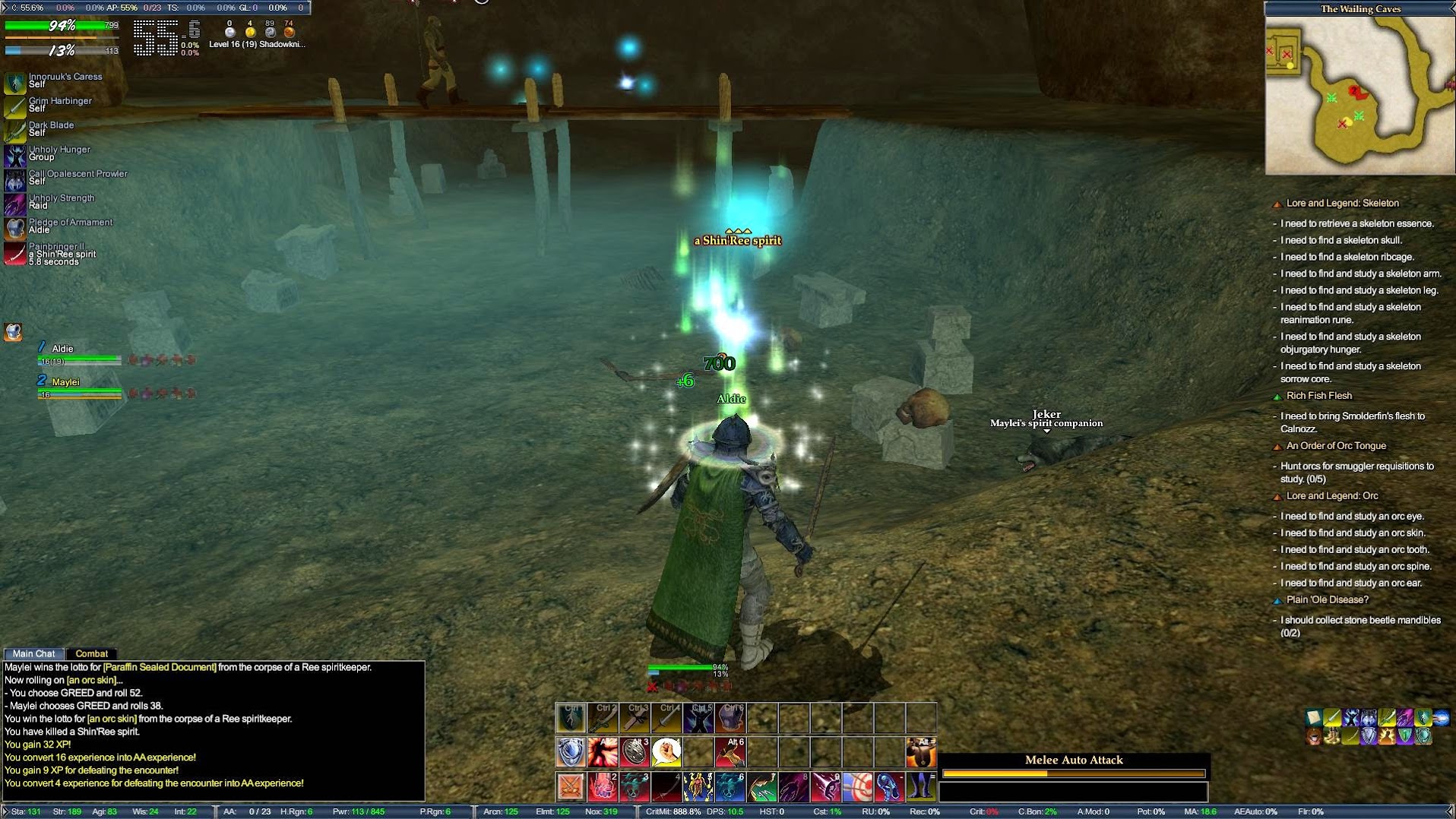Screen dimensions: 1456x819
Task: Select Aldie in the group window
Action: [63, 349]
